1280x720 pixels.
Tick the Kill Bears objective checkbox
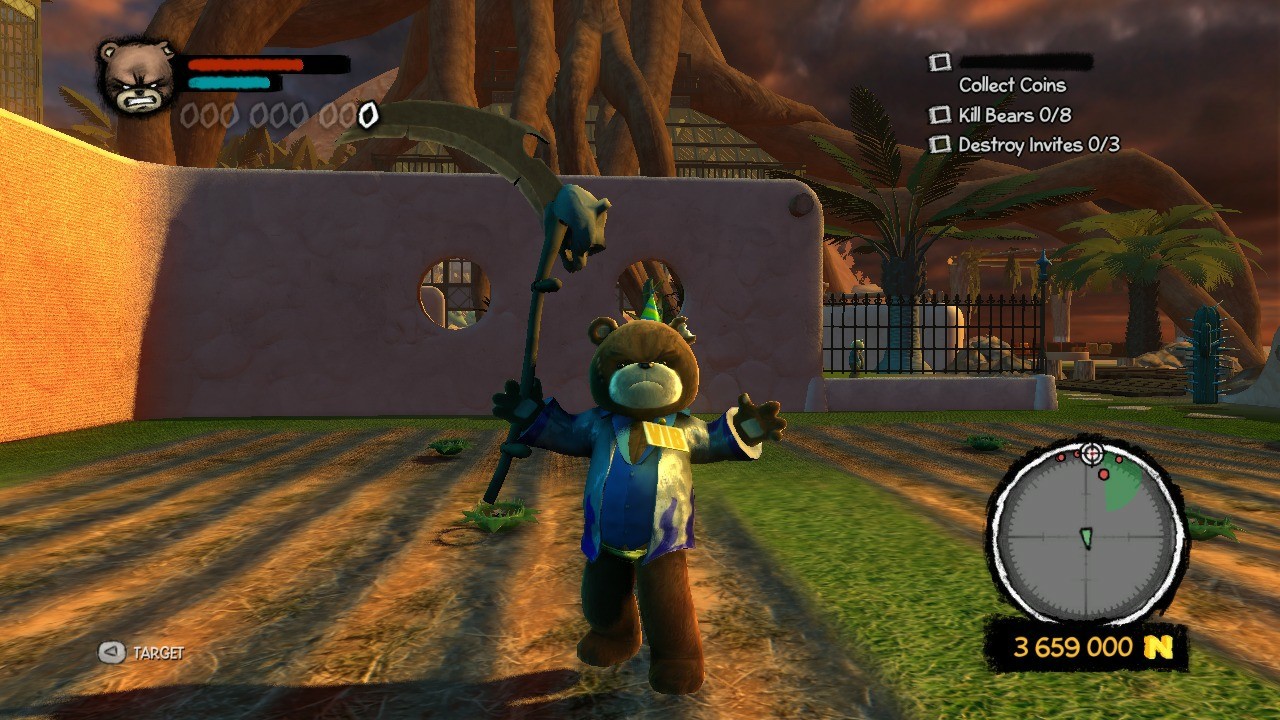[939, 115]
